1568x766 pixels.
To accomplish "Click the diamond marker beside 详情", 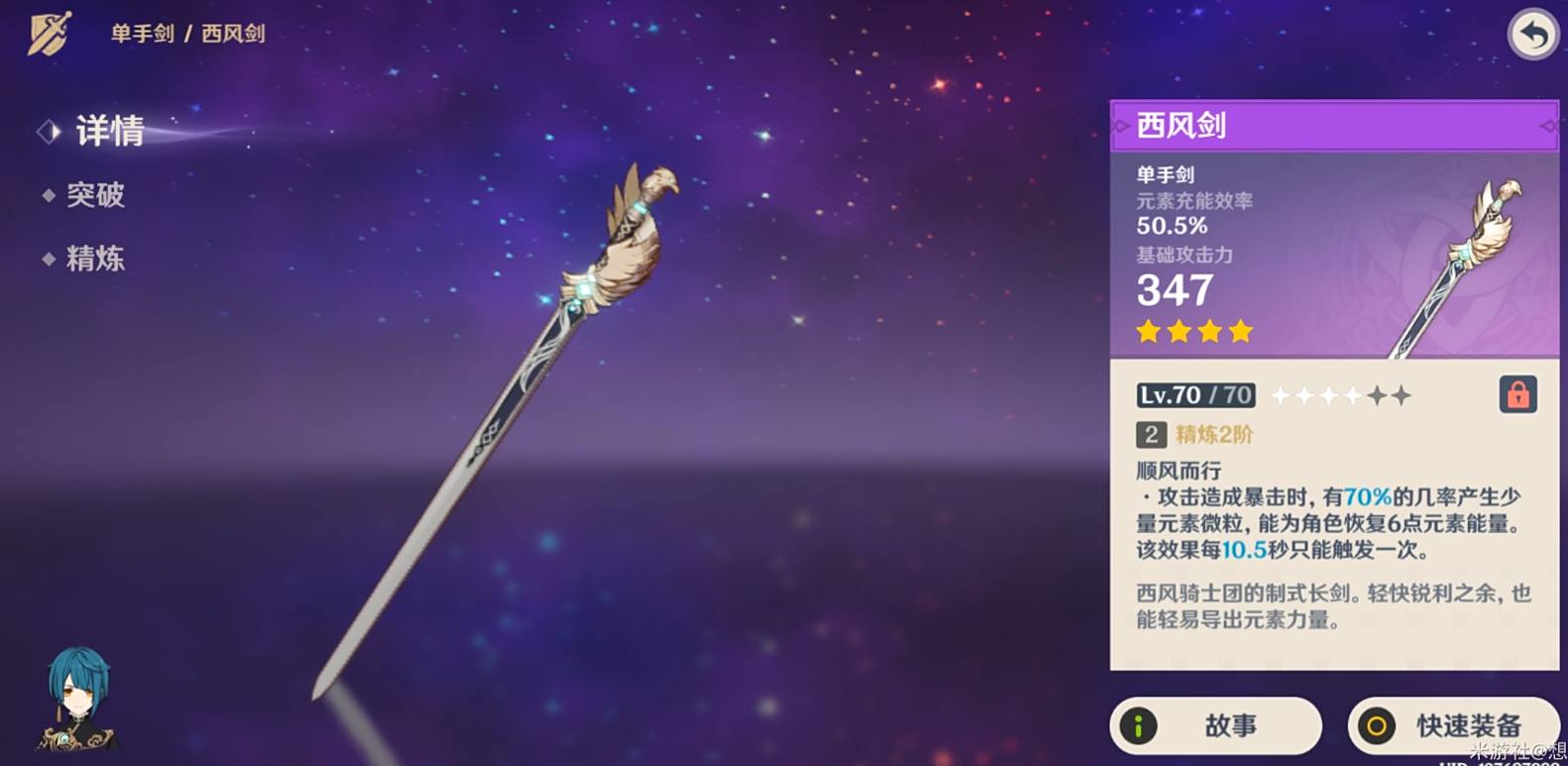I will 48,131.
